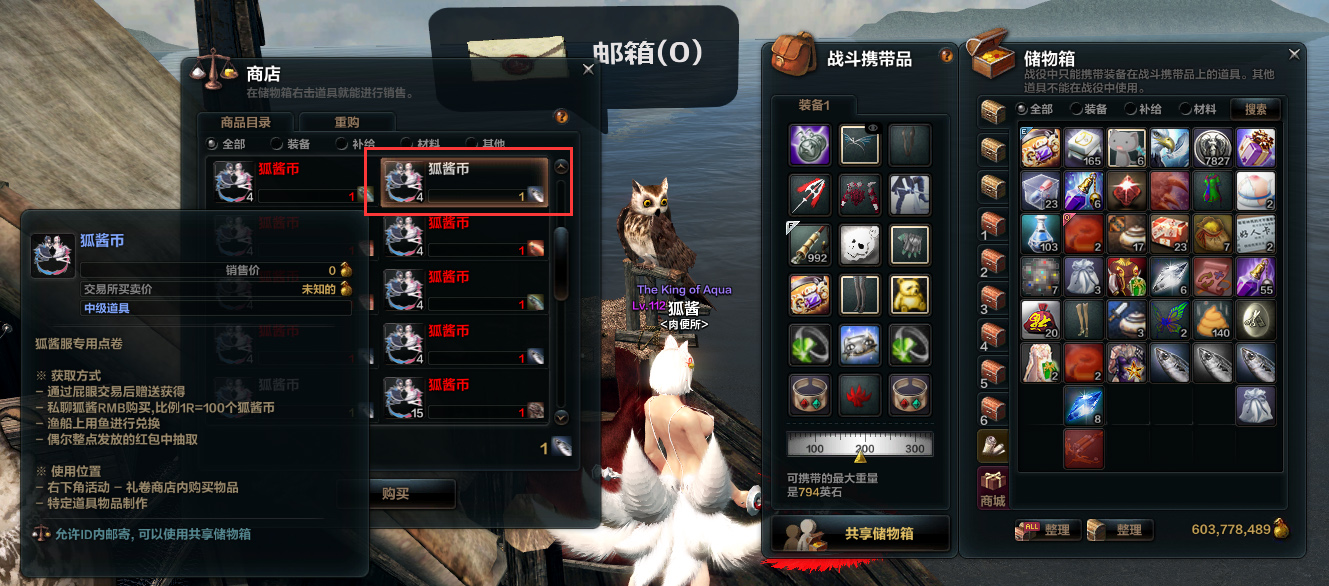Close the 储物箱 storage window
Viewport: 1329px width, 586px height.
click(x=1294, y=54)
